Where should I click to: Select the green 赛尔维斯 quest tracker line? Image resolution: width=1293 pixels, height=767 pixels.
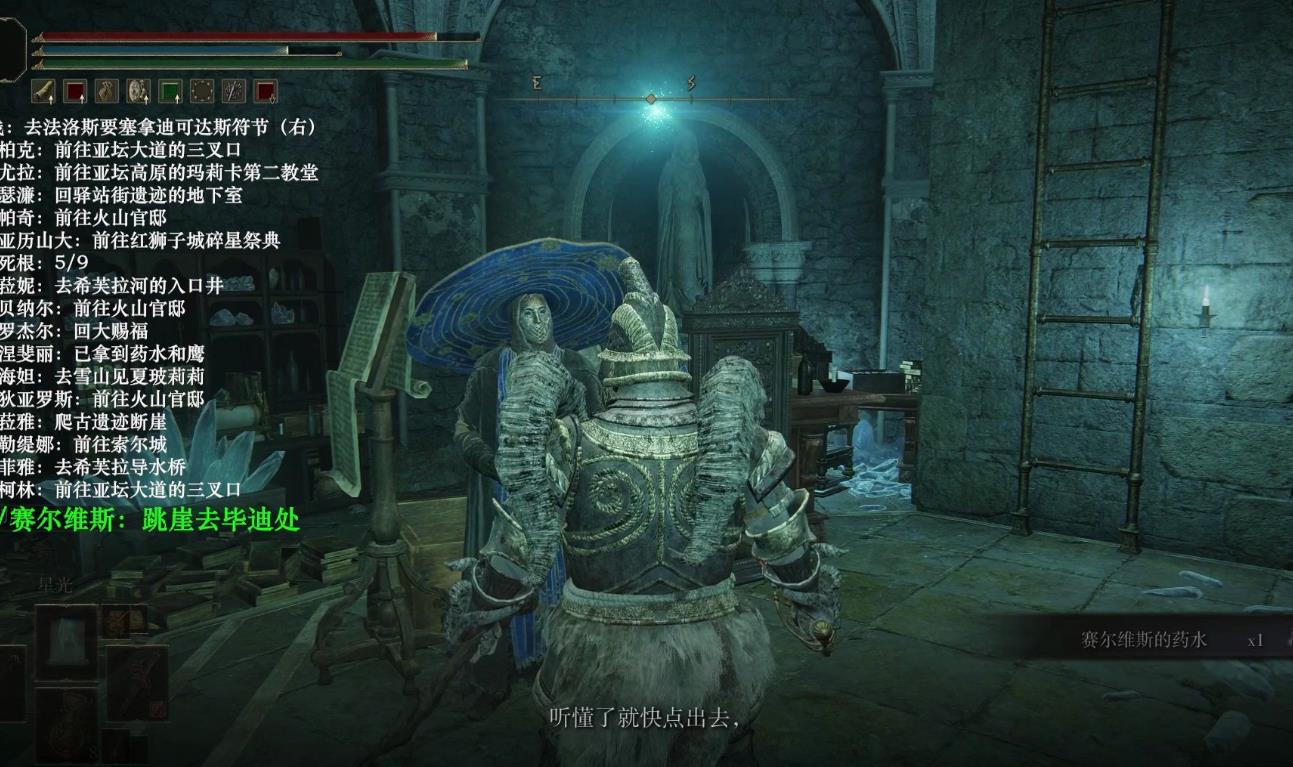150,518
